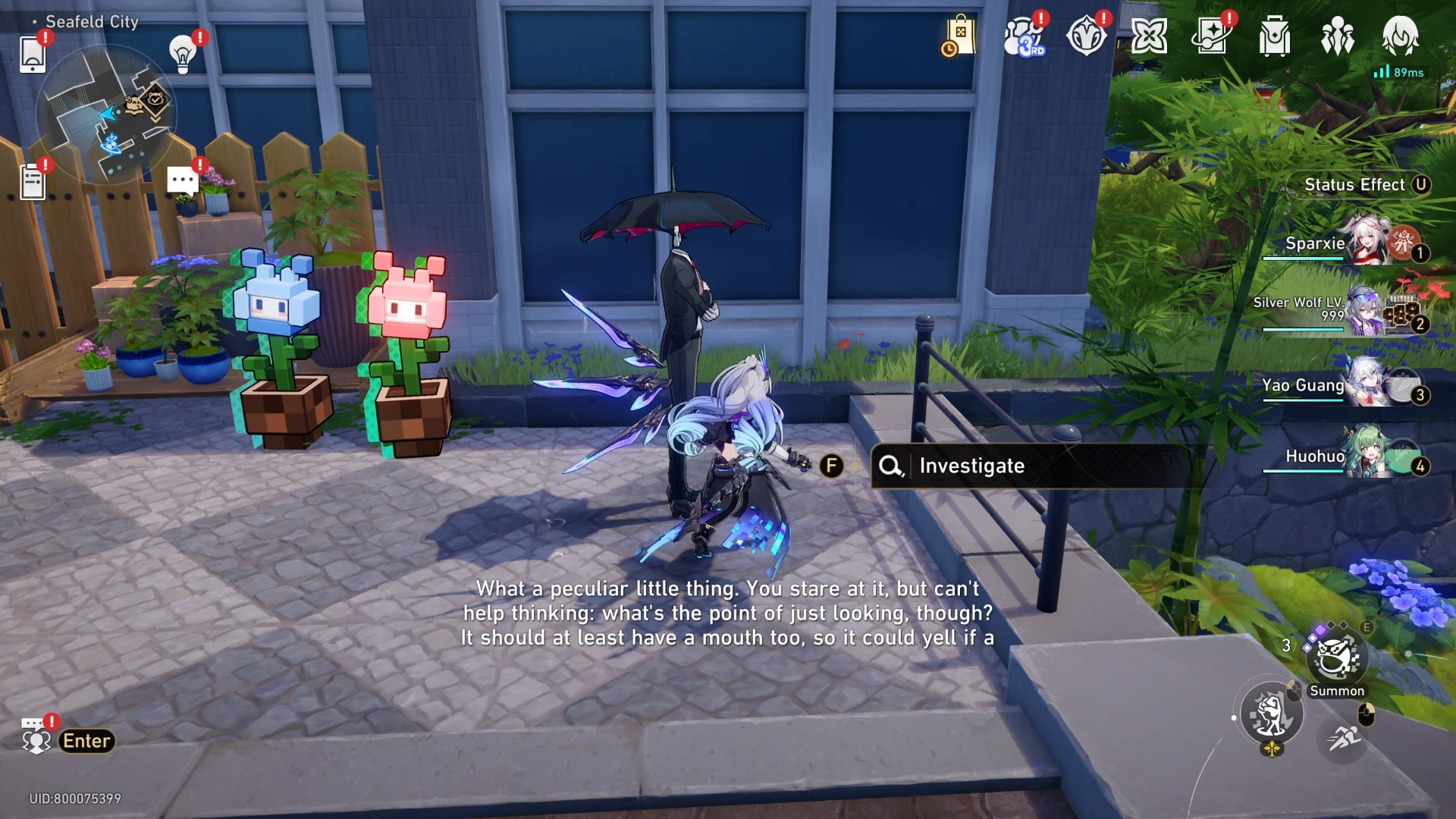Check the 89ms ping signal indicator
This screenshot has height=819, width=1456.
(1399, 72)
